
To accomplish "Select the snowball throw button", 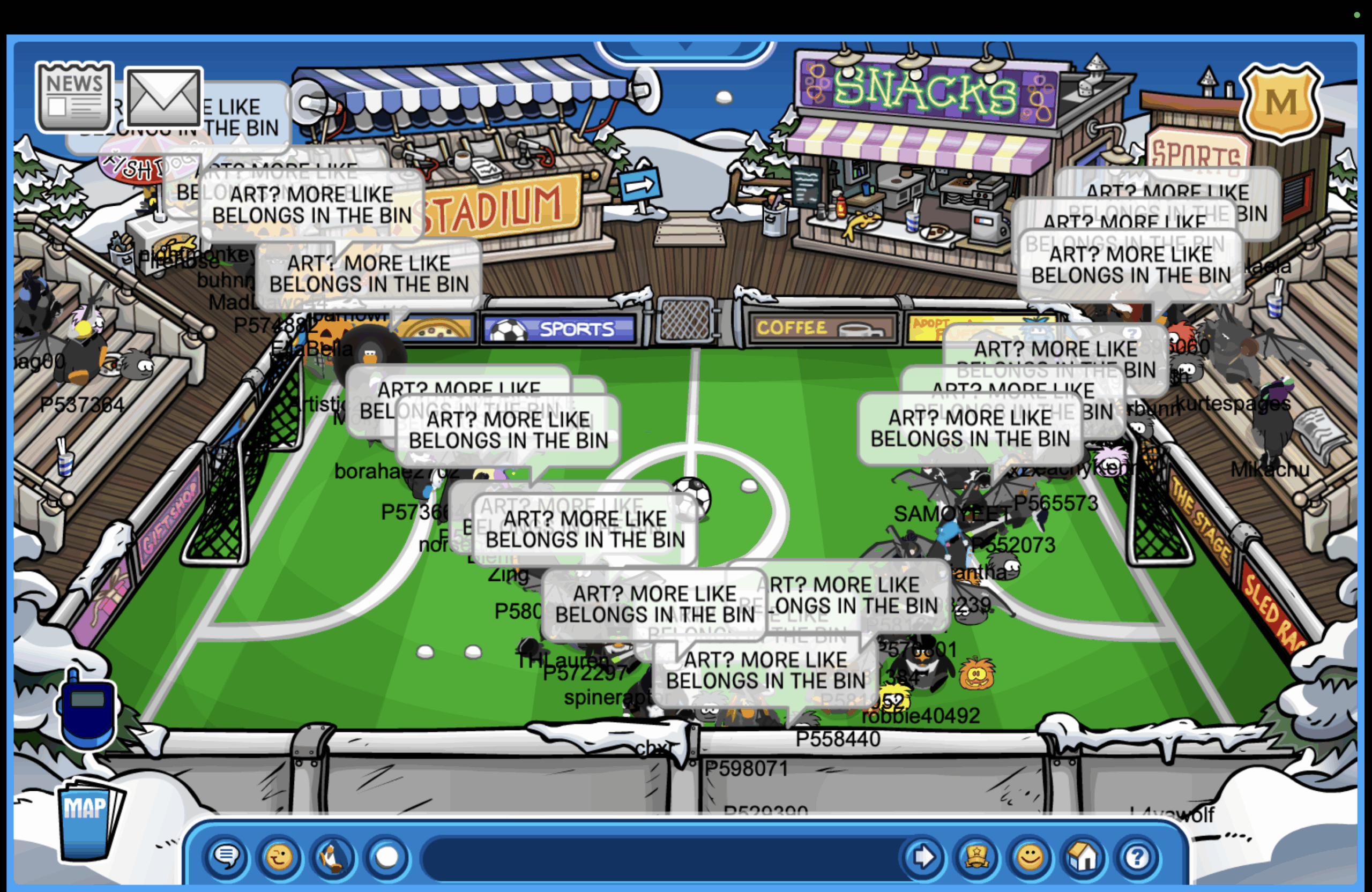I will 386,857.
